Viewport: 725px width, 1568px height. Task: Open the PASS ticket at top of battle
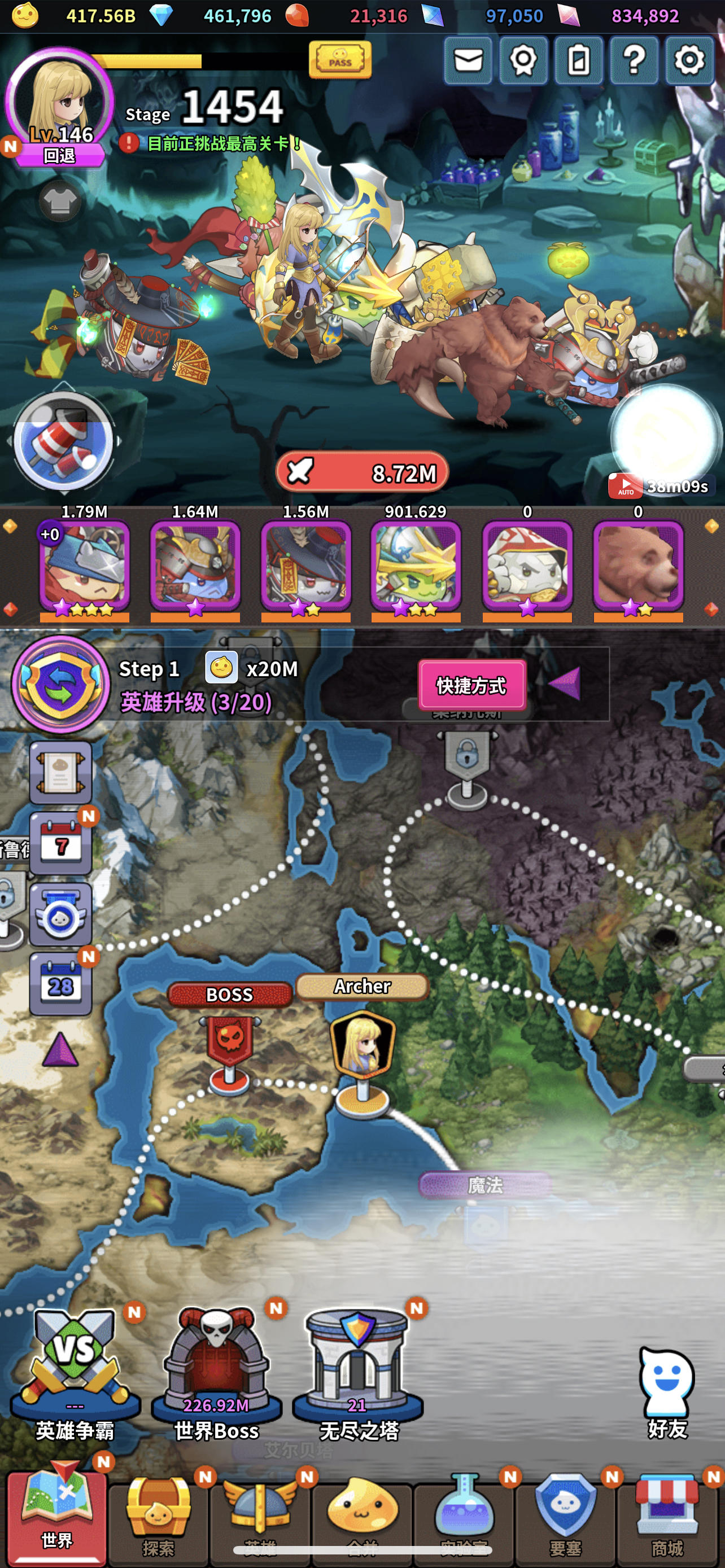(x=342, y=61)
